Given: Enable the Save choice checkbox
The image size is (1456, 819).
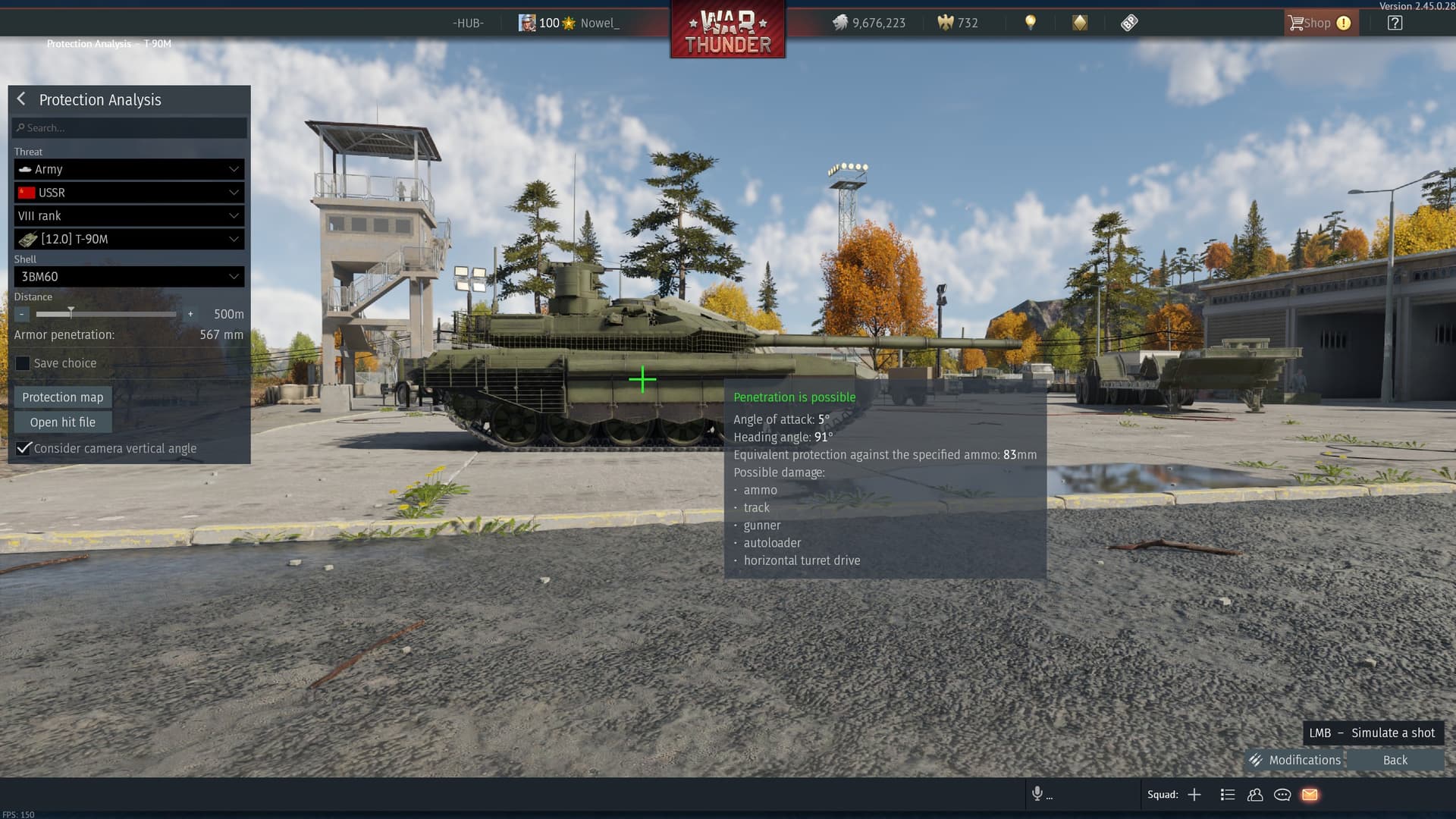Looking at the screenshot, I should (23, 363).
